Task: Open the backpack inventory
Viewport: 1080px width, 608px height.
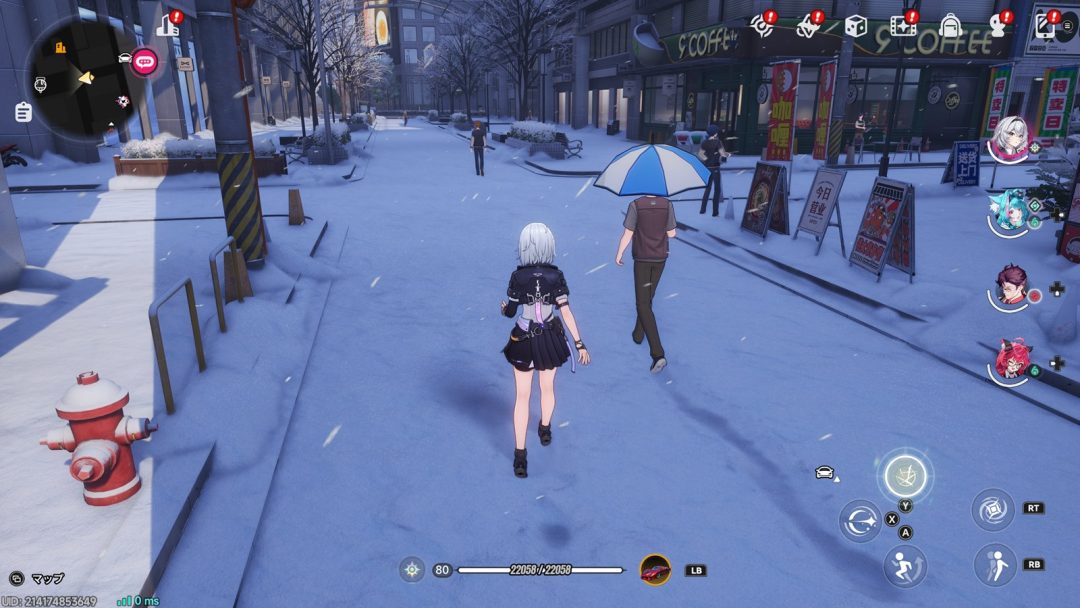Action: [950, 26]
